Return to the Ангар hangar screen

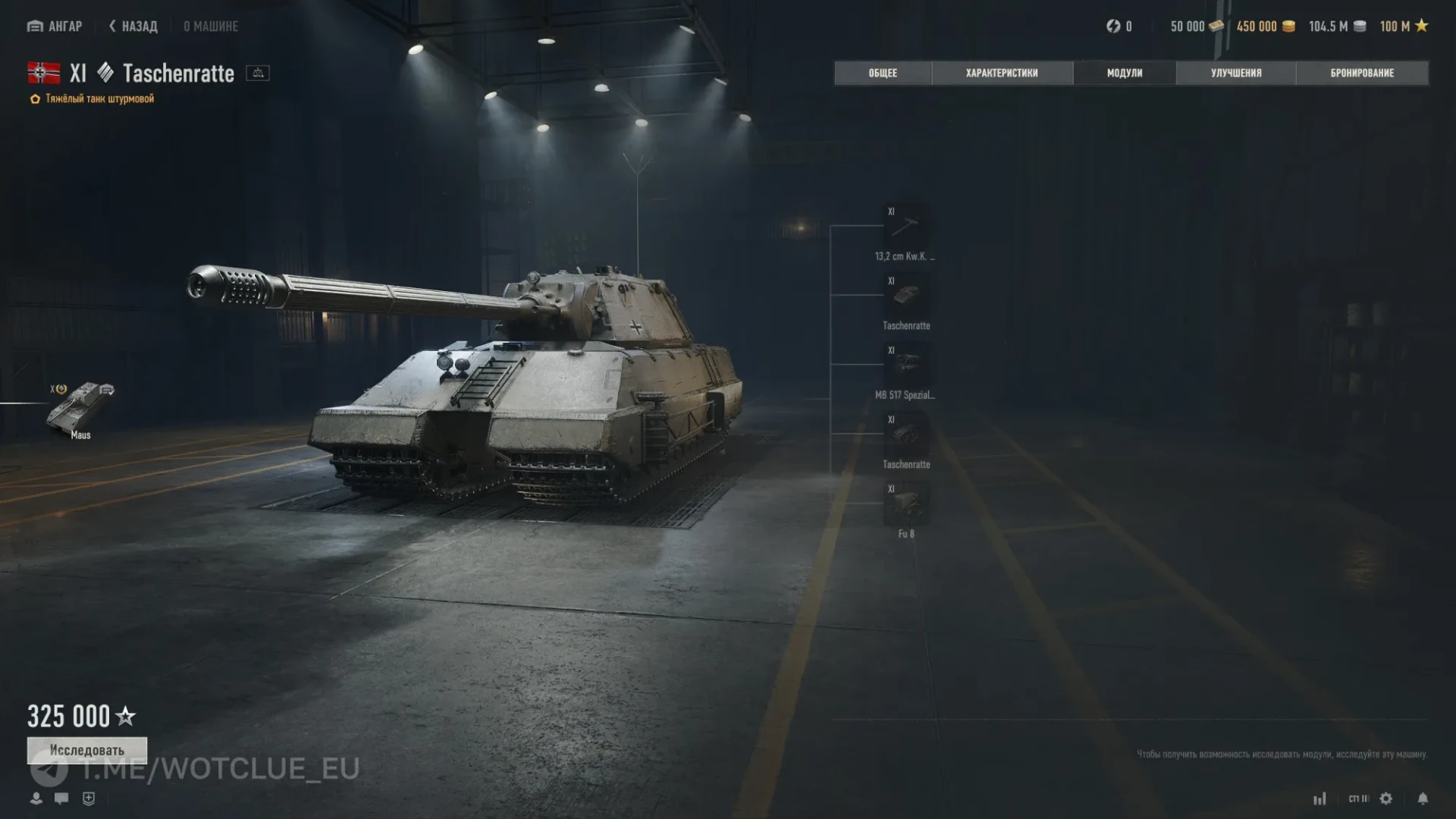pyautogui.click(x=55, y=27)
